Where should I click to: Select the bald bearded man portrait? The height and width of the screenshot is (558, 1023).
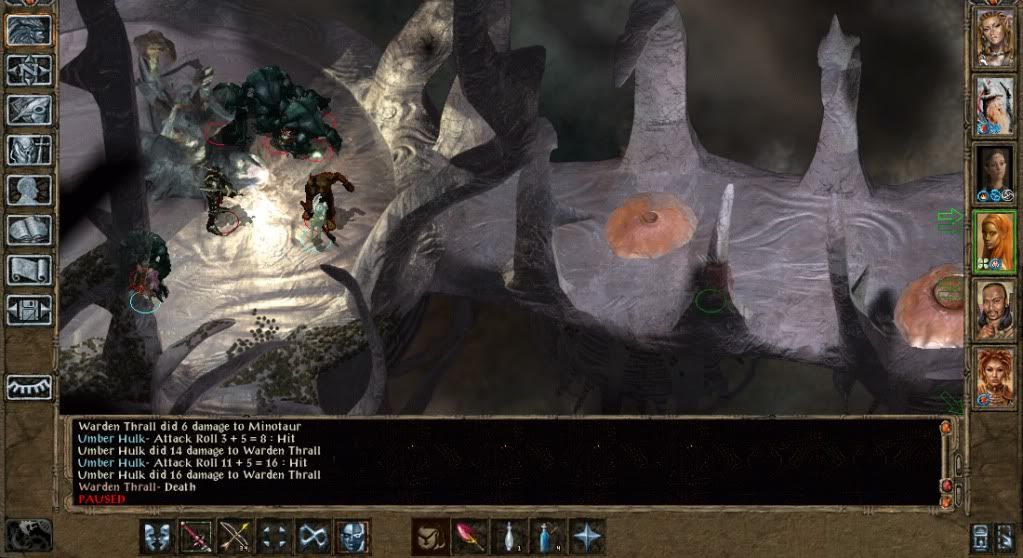point(994,309)
